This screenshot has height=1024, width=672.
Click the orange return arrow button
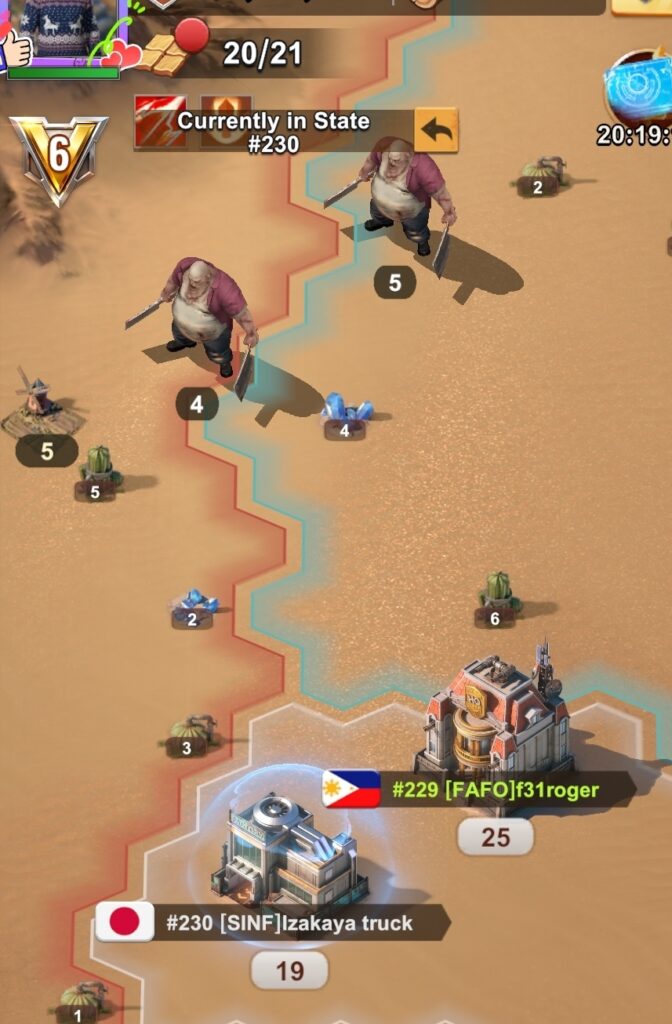pos(436,131)
